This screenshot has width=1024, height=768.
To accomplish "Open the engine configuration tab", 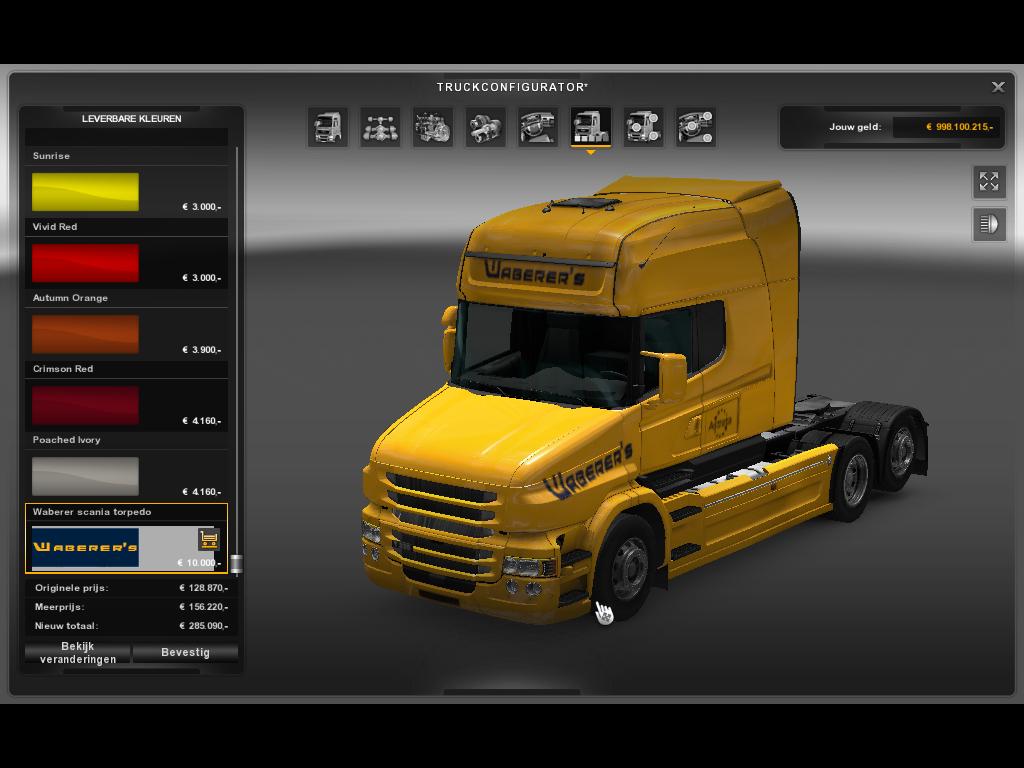I will (x=433, y=127).
